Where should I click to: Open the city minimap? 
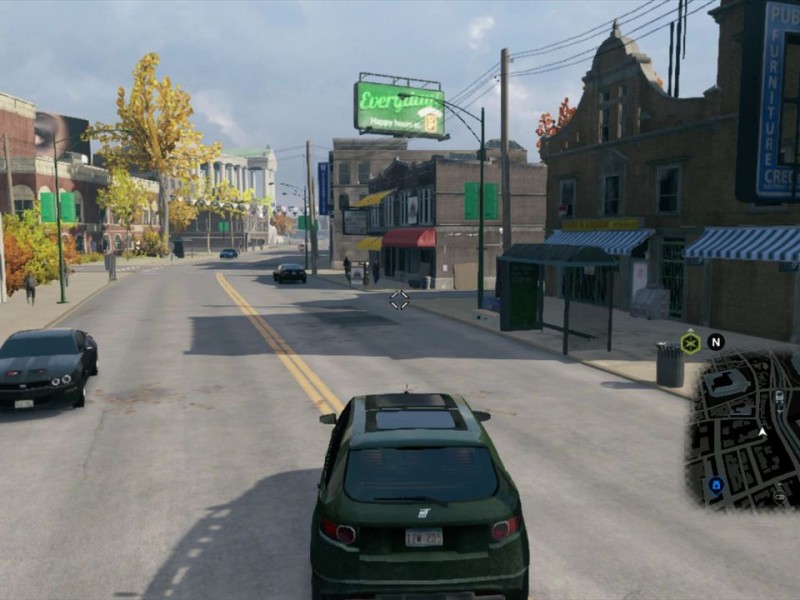[745, 430]
